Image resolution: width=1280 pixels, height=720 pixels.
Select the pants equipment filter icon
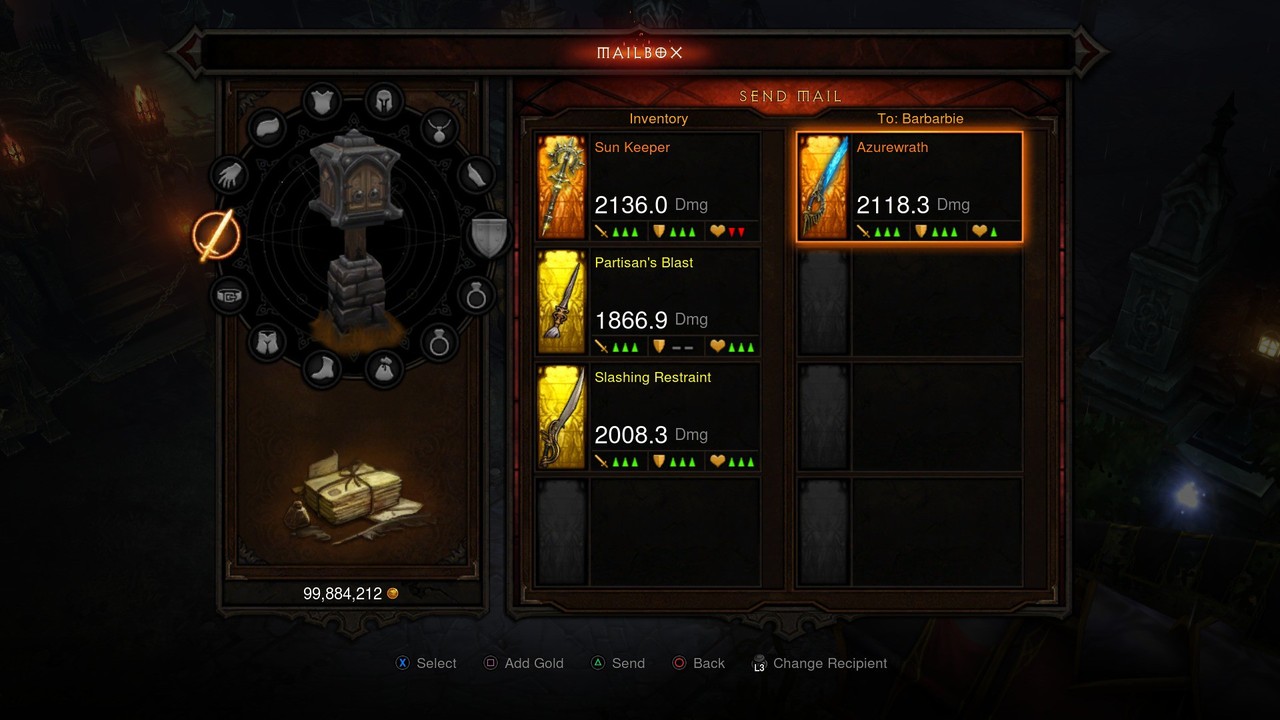coord(266,342)
